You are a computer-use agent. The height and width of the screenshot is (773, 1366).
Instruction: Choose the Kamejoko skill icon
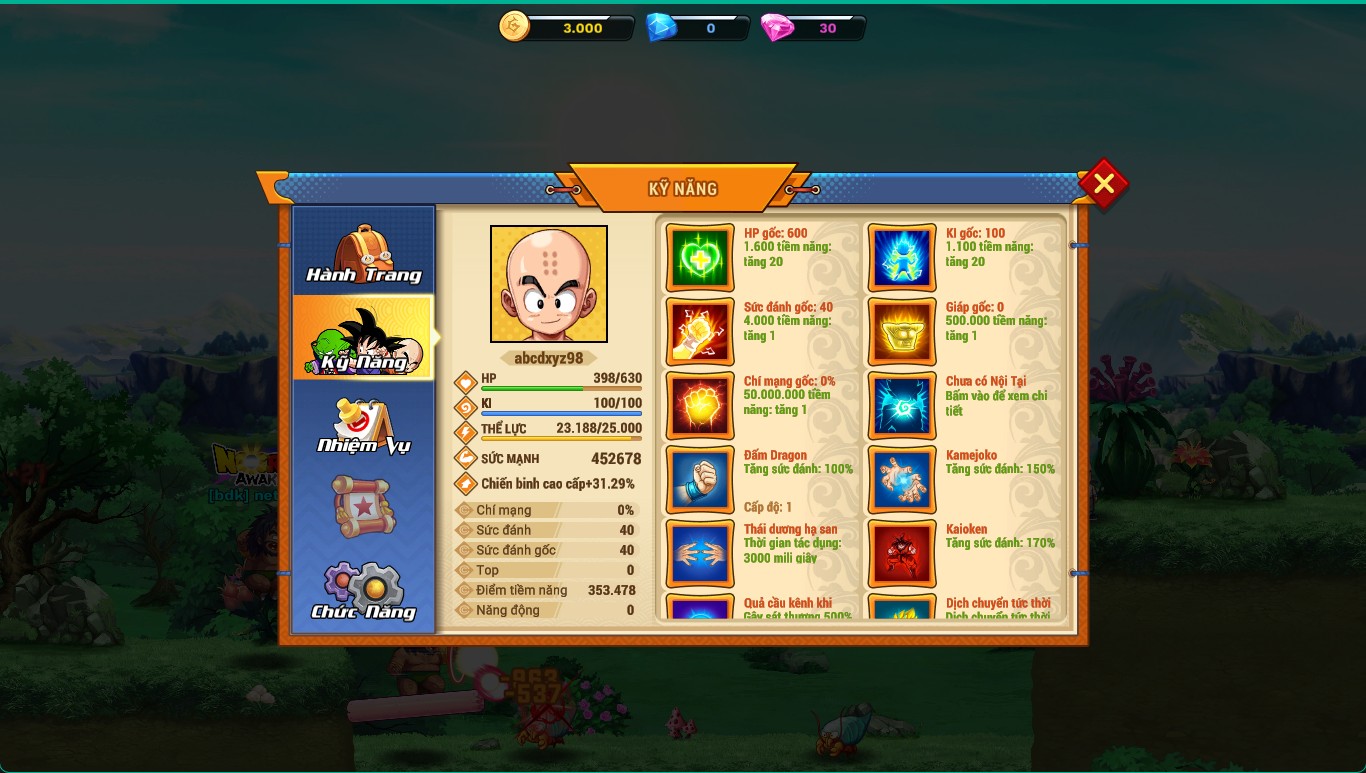point(902,480)
